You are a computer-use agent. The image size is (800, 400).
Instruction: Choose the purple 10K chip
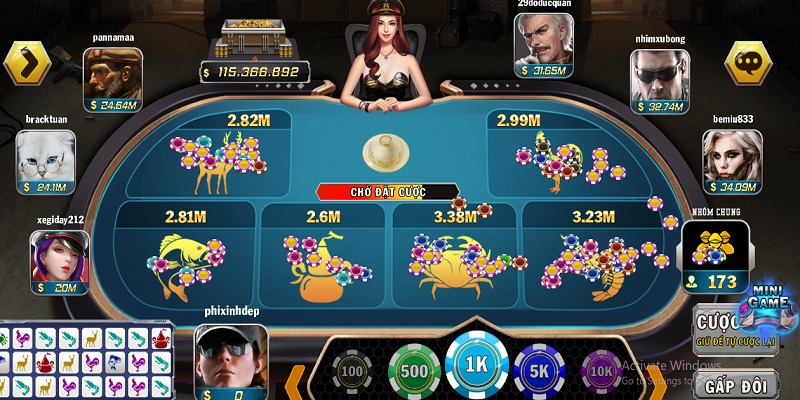tap(603, 372)
